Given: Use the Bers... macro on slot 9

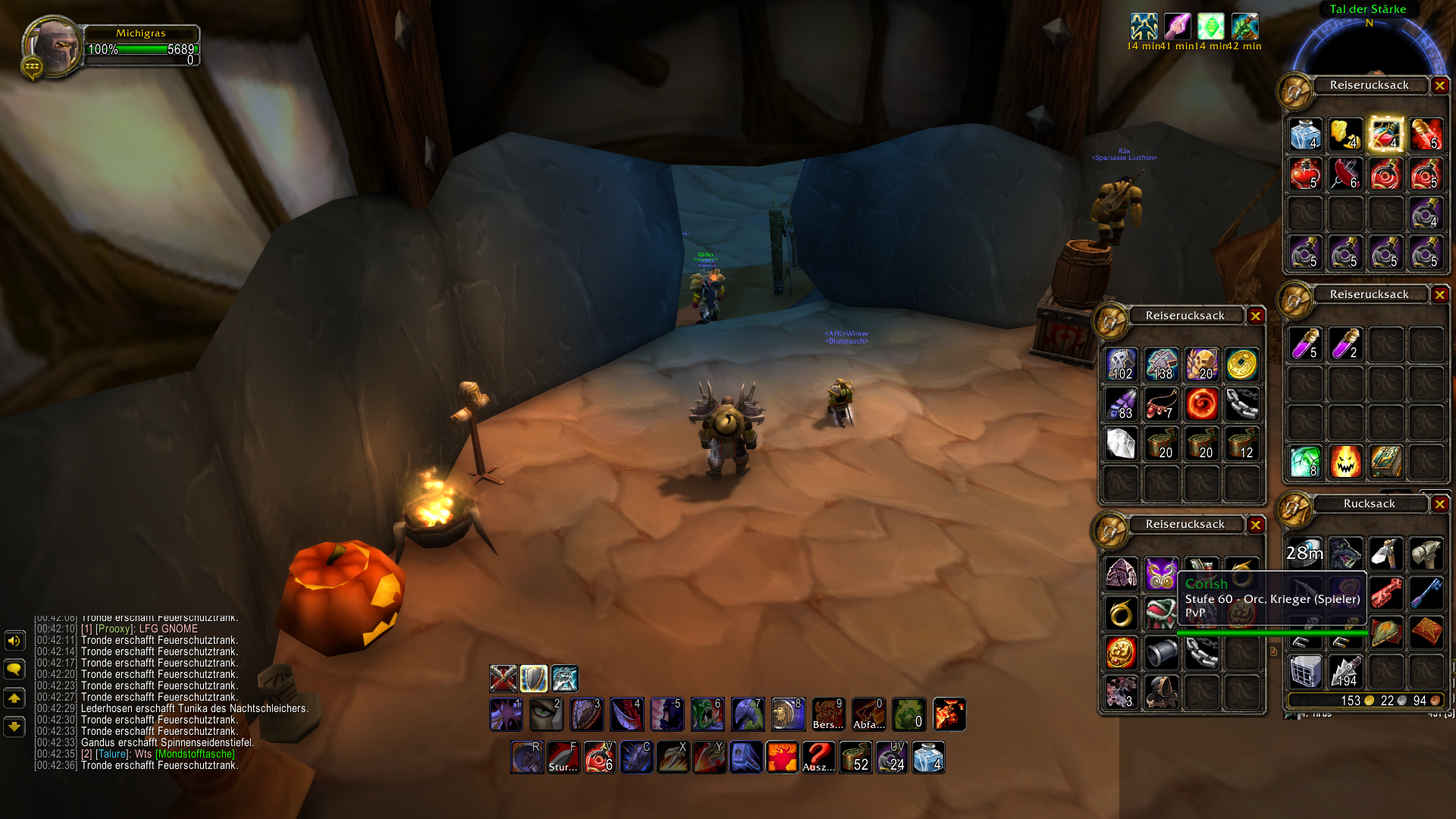Looking at the screenshot, I should tap(828, 714).
